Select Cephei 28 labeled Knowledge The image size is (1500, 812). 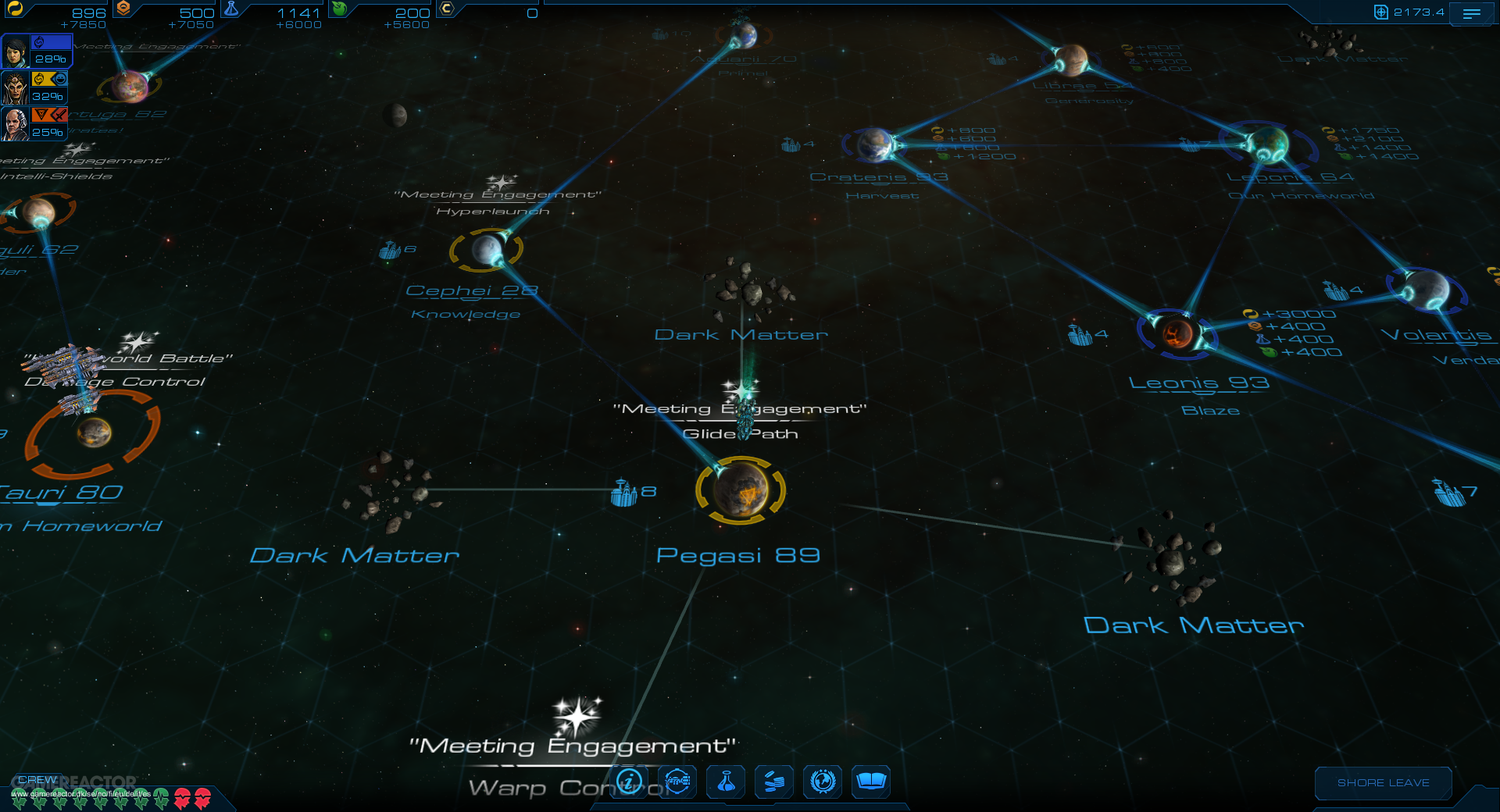pos(486,248)
